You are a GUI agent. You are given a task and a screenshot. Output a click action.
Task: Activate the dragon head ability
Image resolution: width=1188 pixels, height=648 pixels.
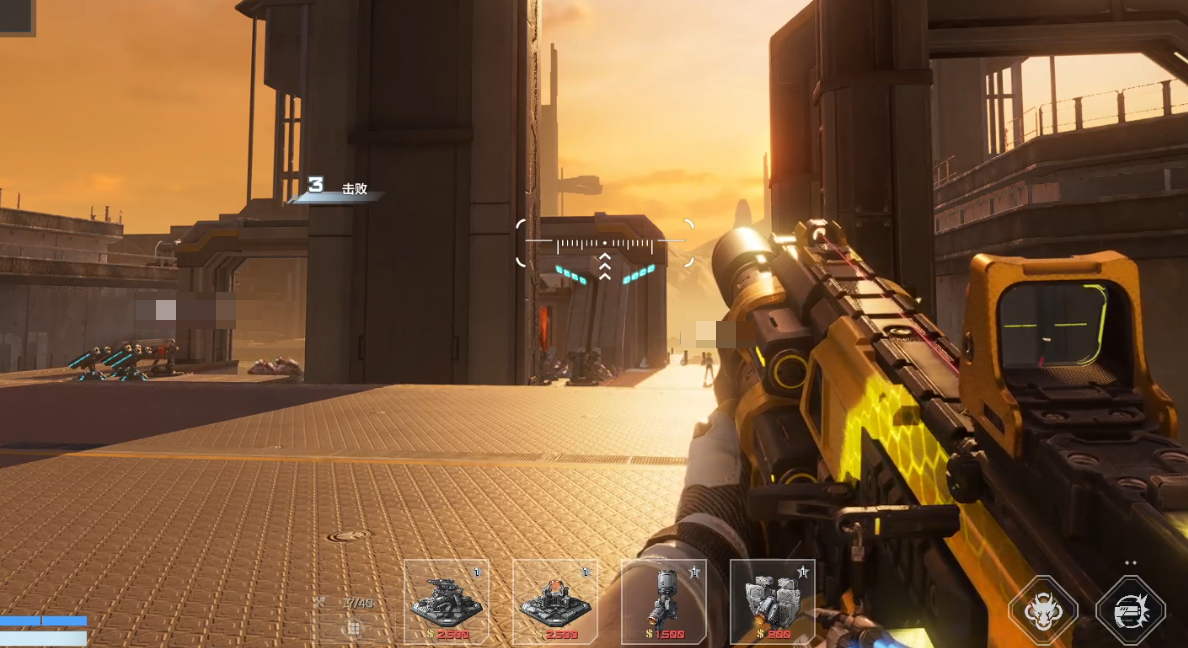click(x=1043, y=610)
